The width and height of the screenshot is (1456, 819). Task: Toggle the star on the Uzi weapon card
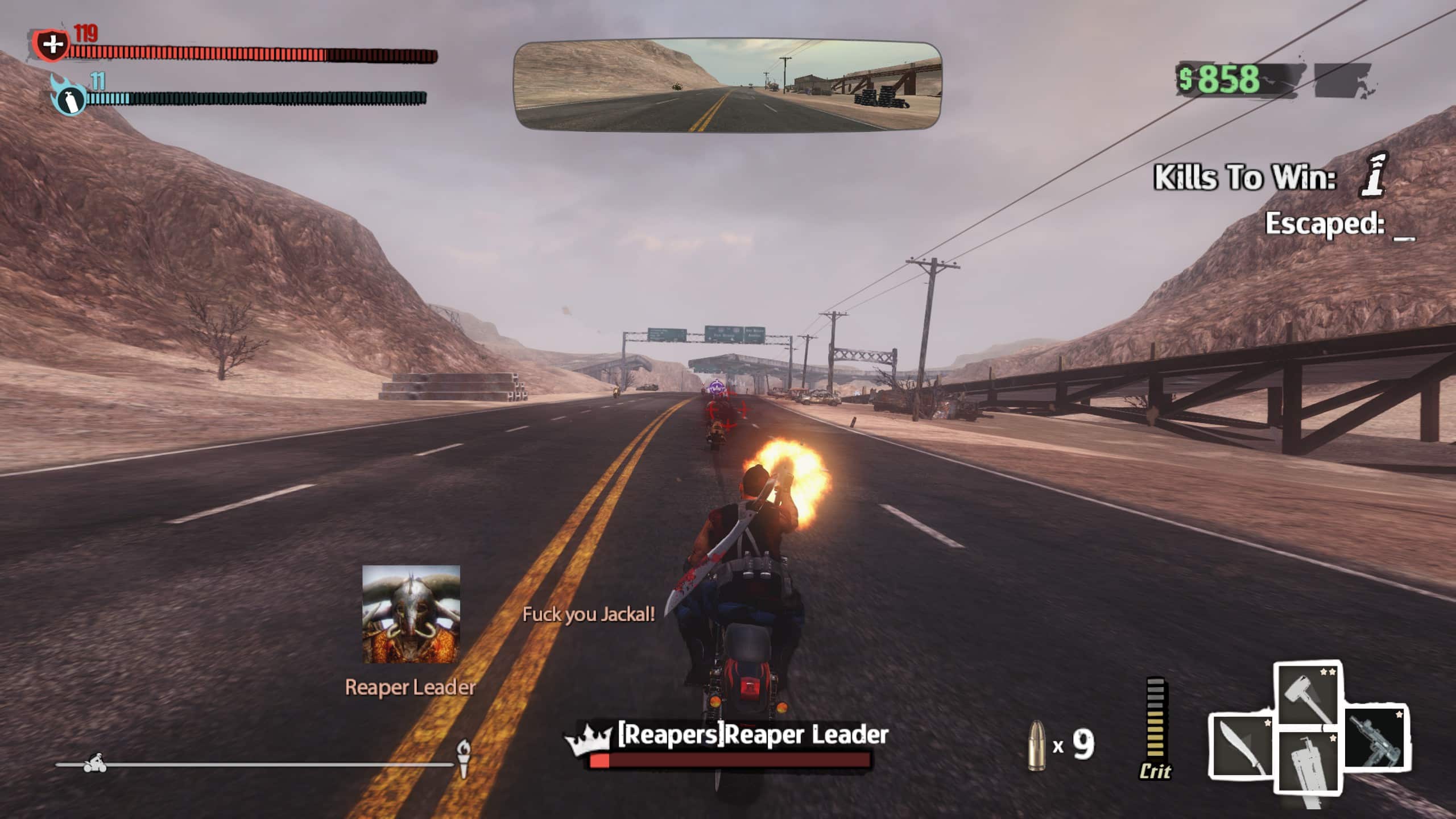tap(1399, 714)
